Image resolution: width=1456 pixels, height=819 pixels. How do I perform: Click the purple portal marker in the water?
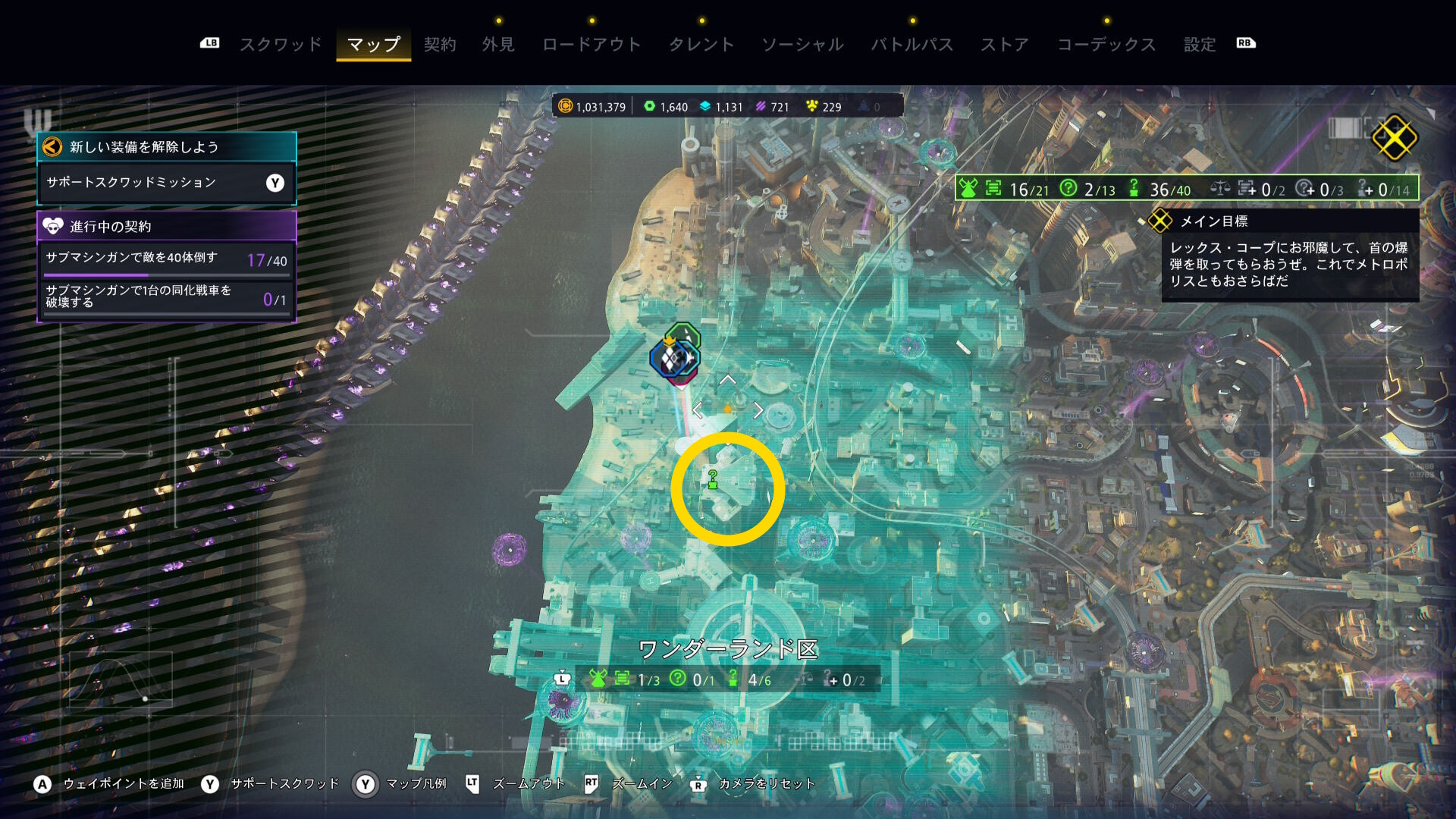coord(509,549)
